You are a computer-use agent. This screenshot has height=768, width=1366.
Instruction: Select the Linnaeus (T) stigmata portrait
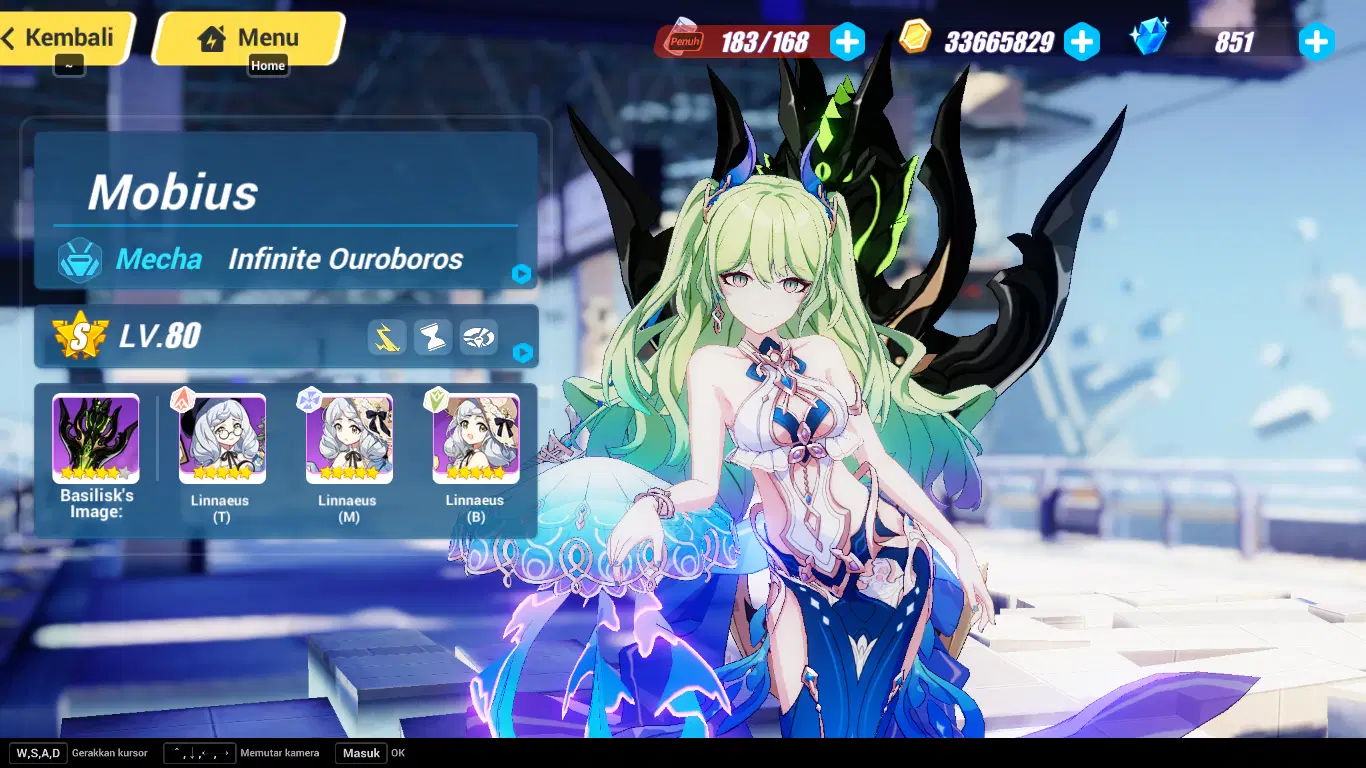[x=221, y=437]
